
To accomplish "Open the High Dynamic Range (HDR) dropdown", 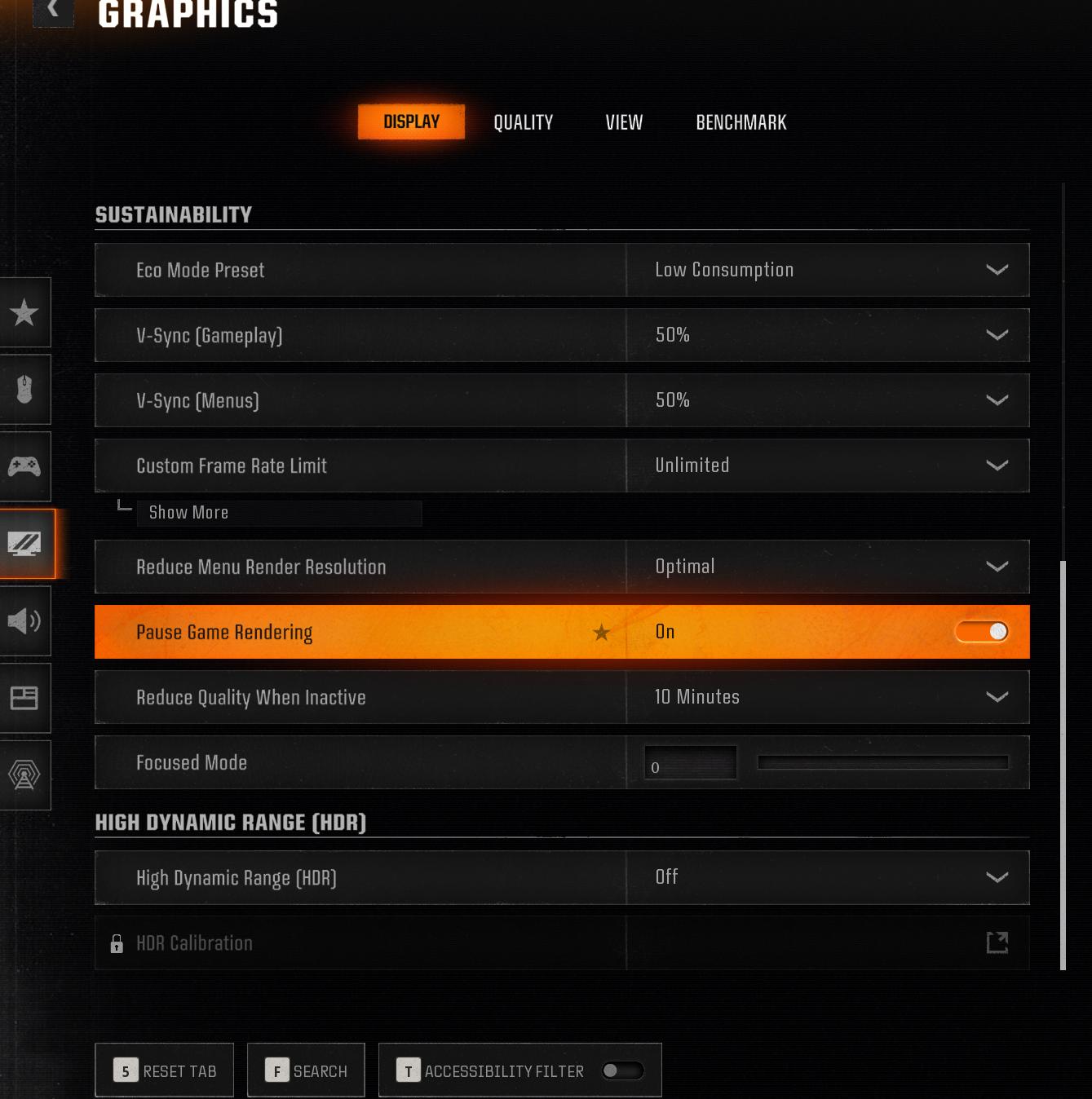I will tap(827, 877).
